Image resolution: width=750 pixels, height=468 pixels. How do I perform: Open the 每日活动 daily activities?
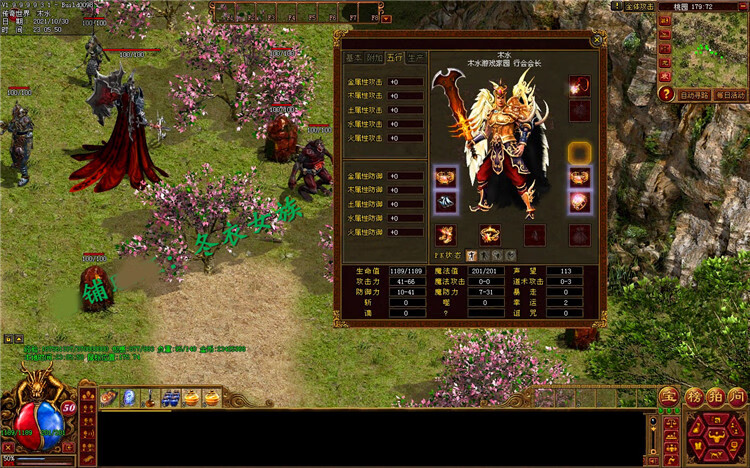[x=729, y=95]
